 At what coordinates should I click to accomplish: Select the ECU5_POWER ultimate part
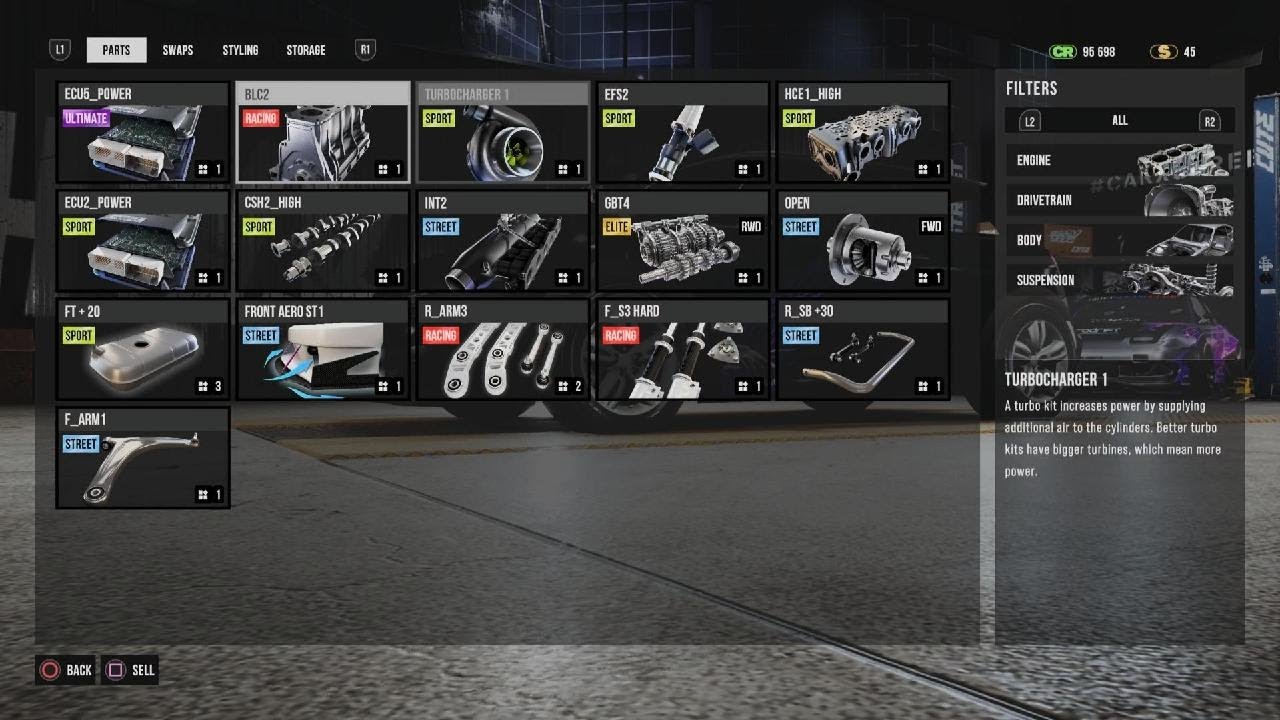click(x=143, y=133)
